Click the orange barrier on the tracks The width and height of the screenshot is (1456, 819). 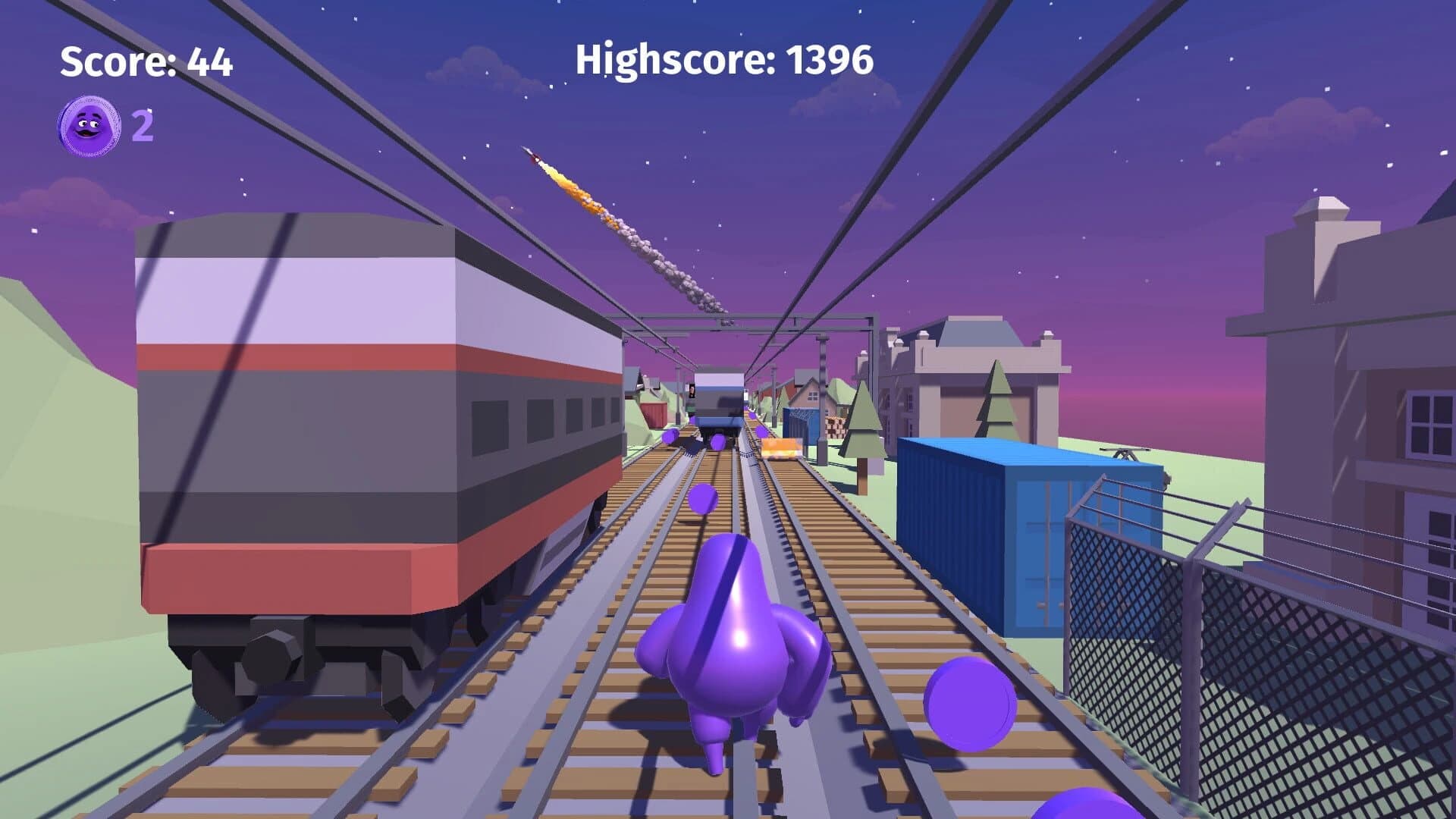(x=781, y=447)
